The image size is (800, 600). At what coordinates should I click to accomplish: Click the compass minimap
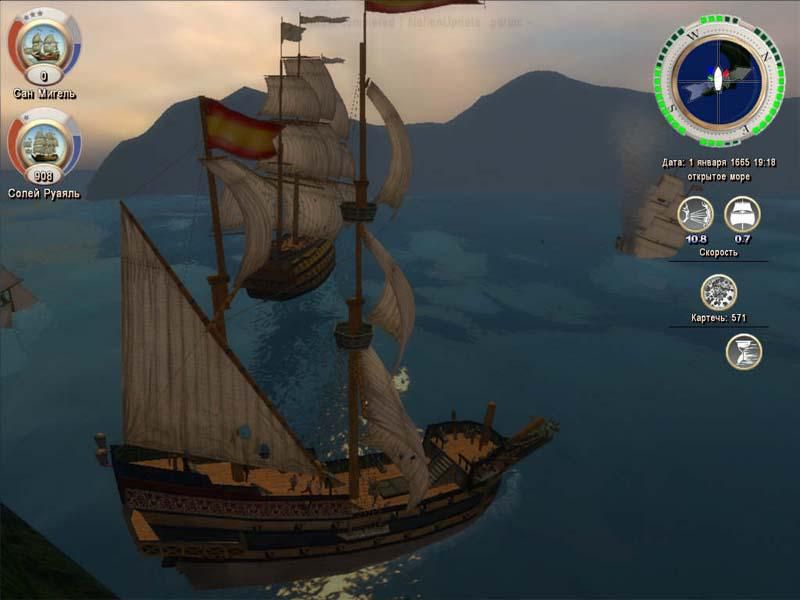719,78
